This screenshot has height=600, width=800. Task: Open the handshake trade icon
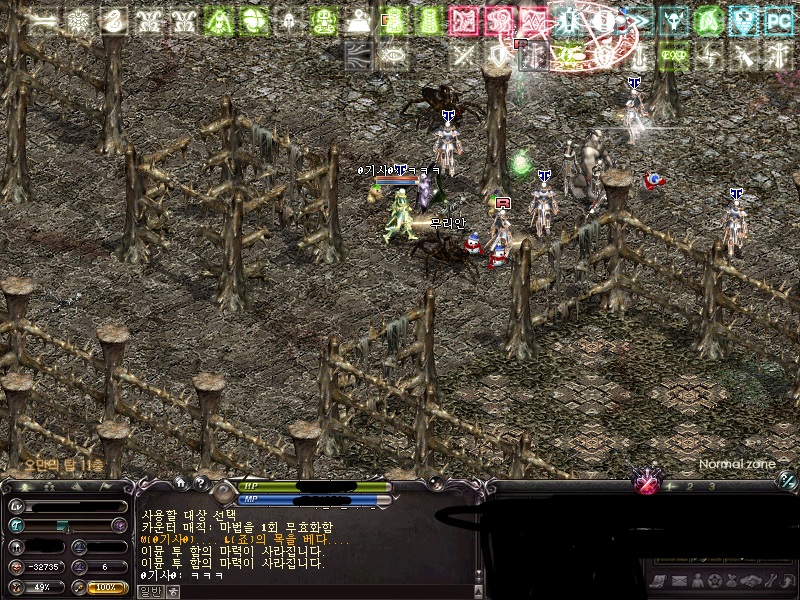(x=752, y=581)
